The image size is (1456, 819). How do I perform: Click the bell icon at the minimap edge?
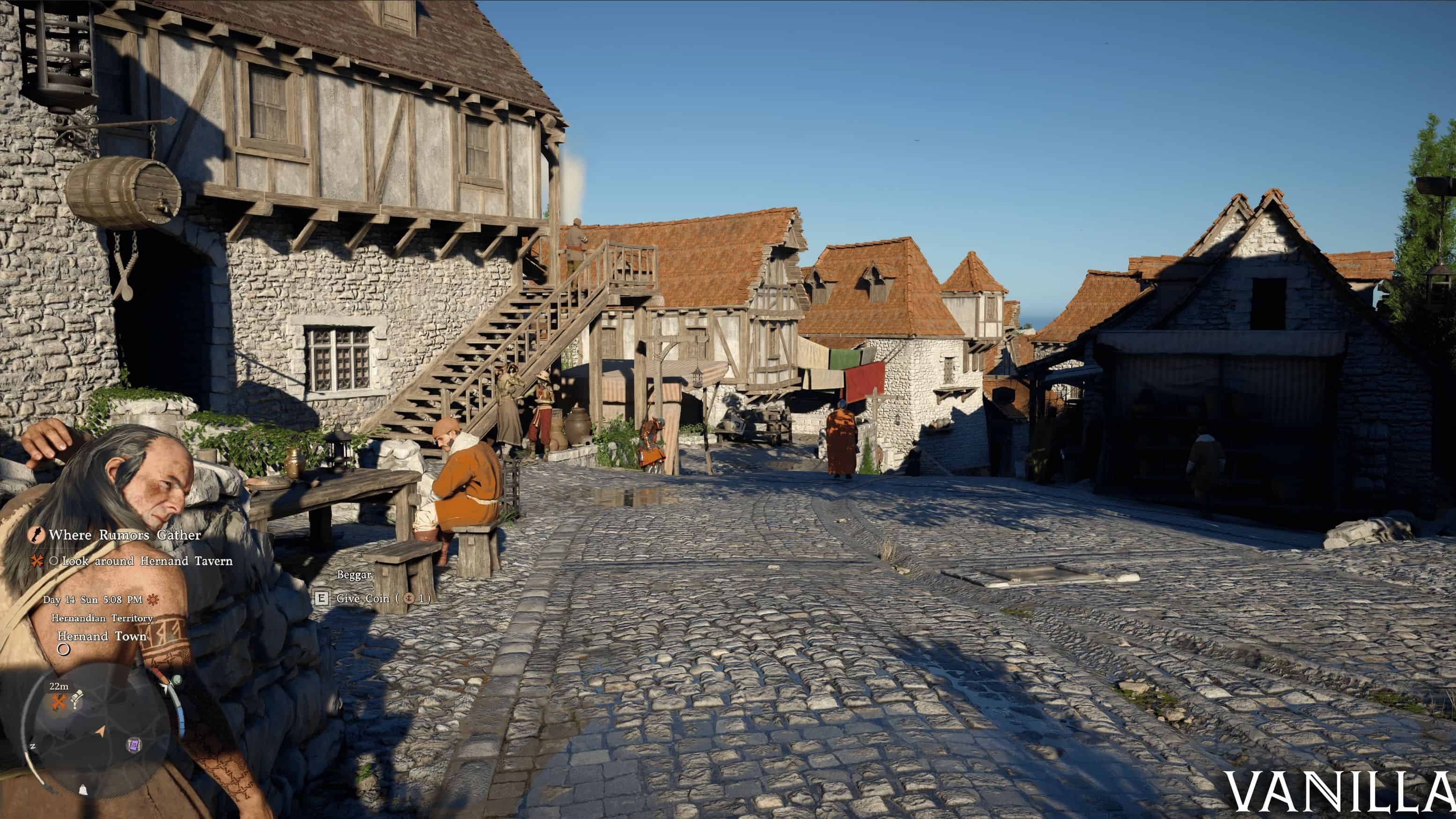pyautogui.click(x=83, y=789)
